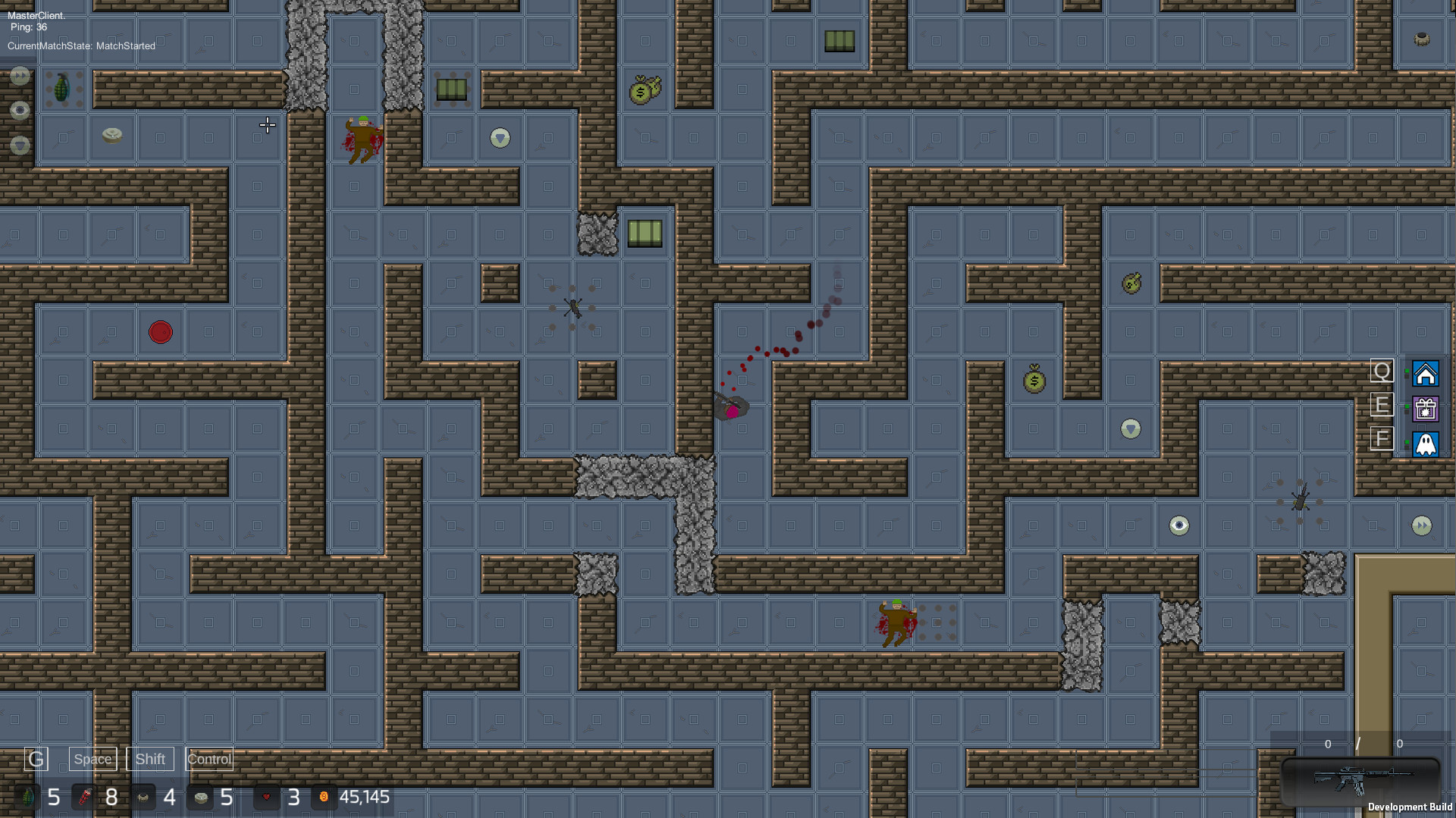Select the landmine slot showing 5
The width and height of the screenshot is (1456, 818).
click(201, 798)
